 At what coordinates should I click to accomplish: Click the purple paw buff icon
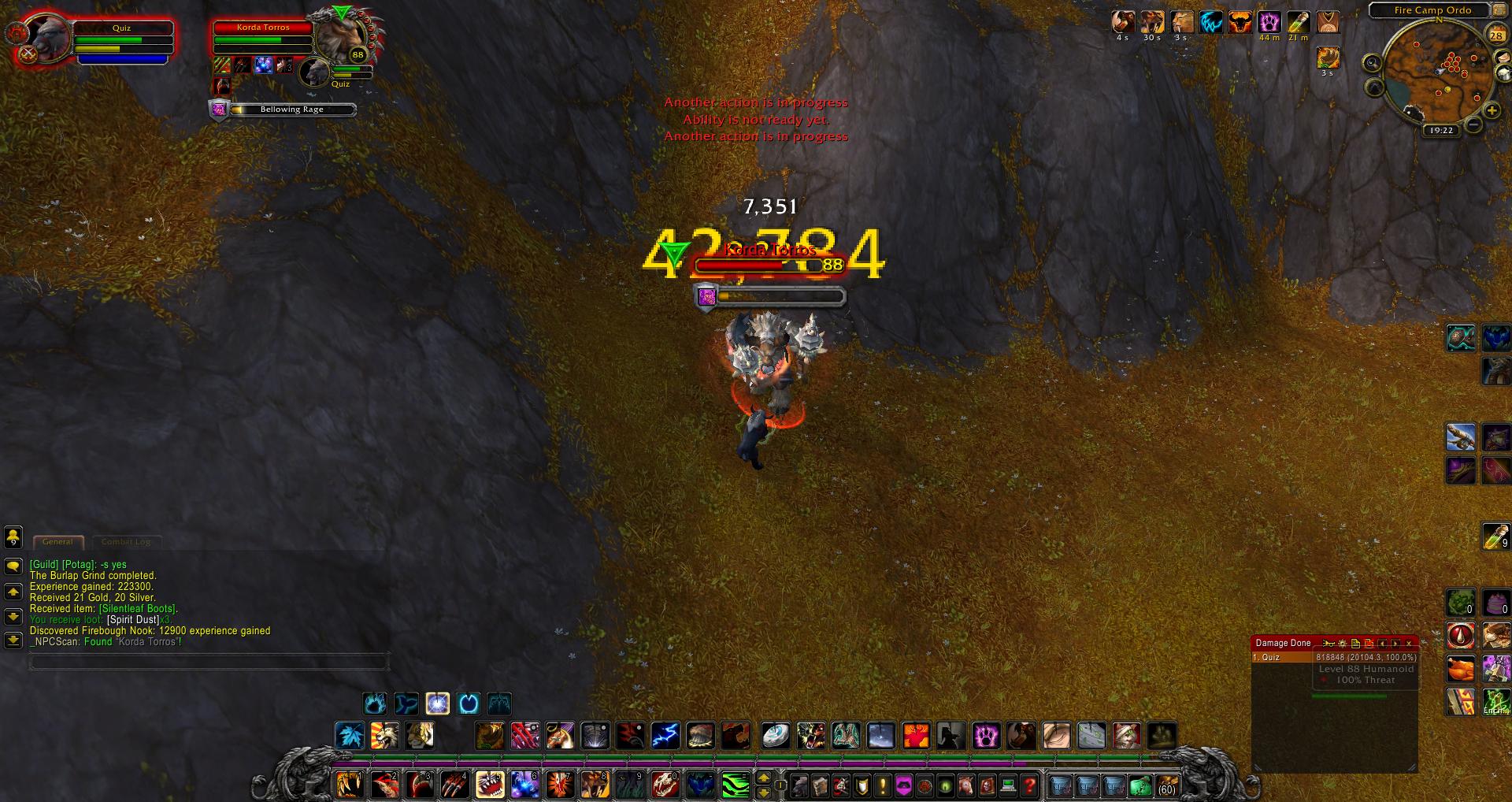(1269, 22)
